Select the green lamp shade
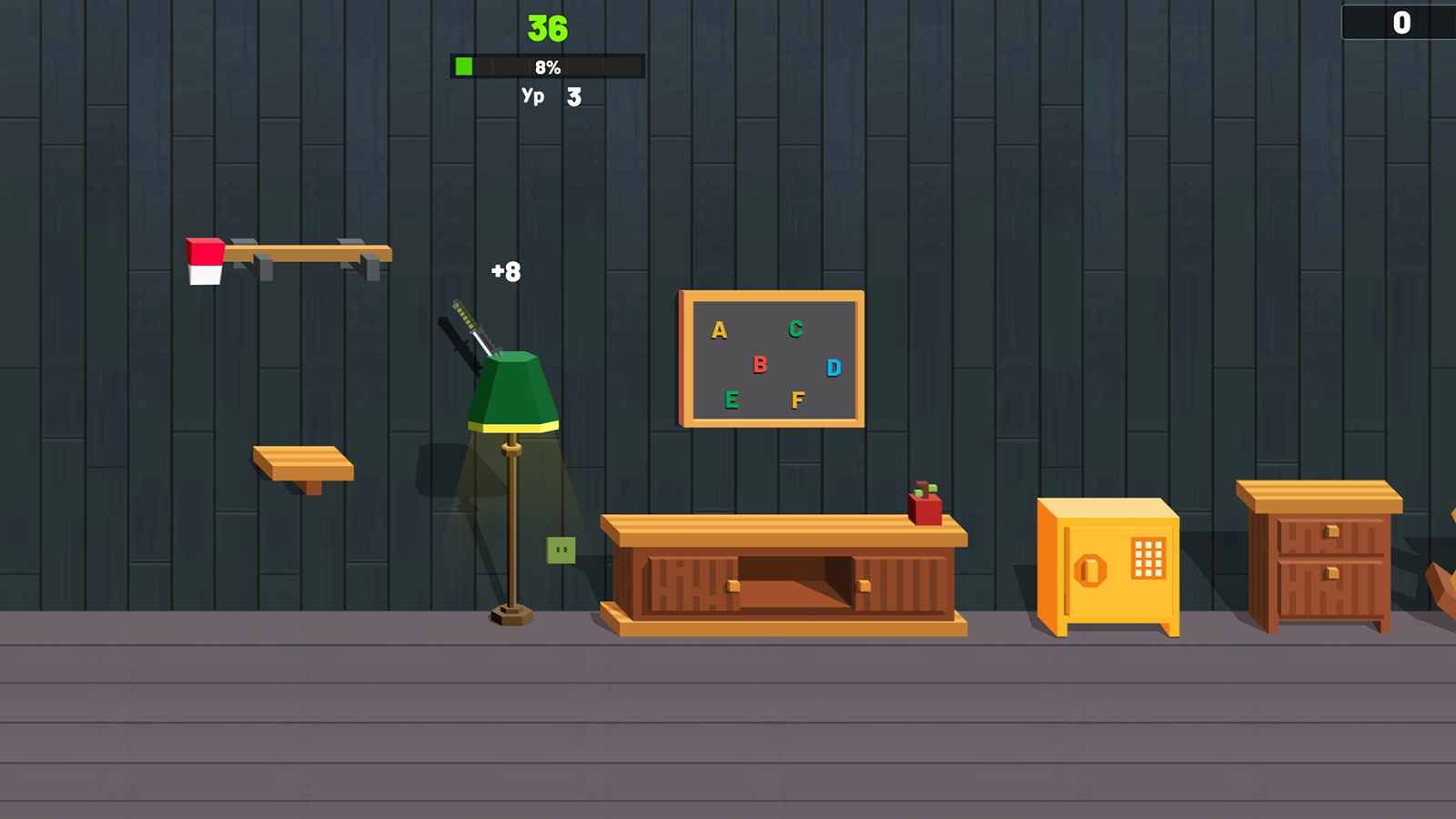Screen dimensions: 1456x819 [514, 391]
